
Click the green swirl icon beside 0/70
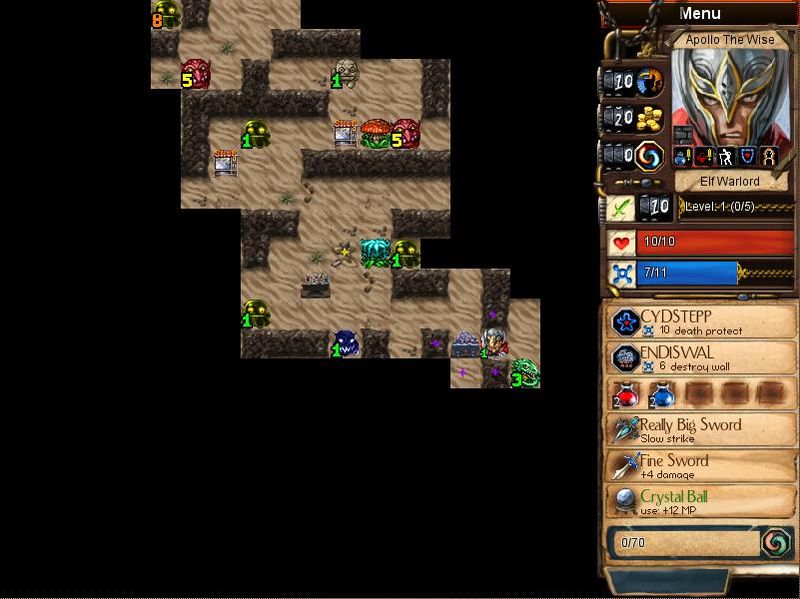[775, 542]
